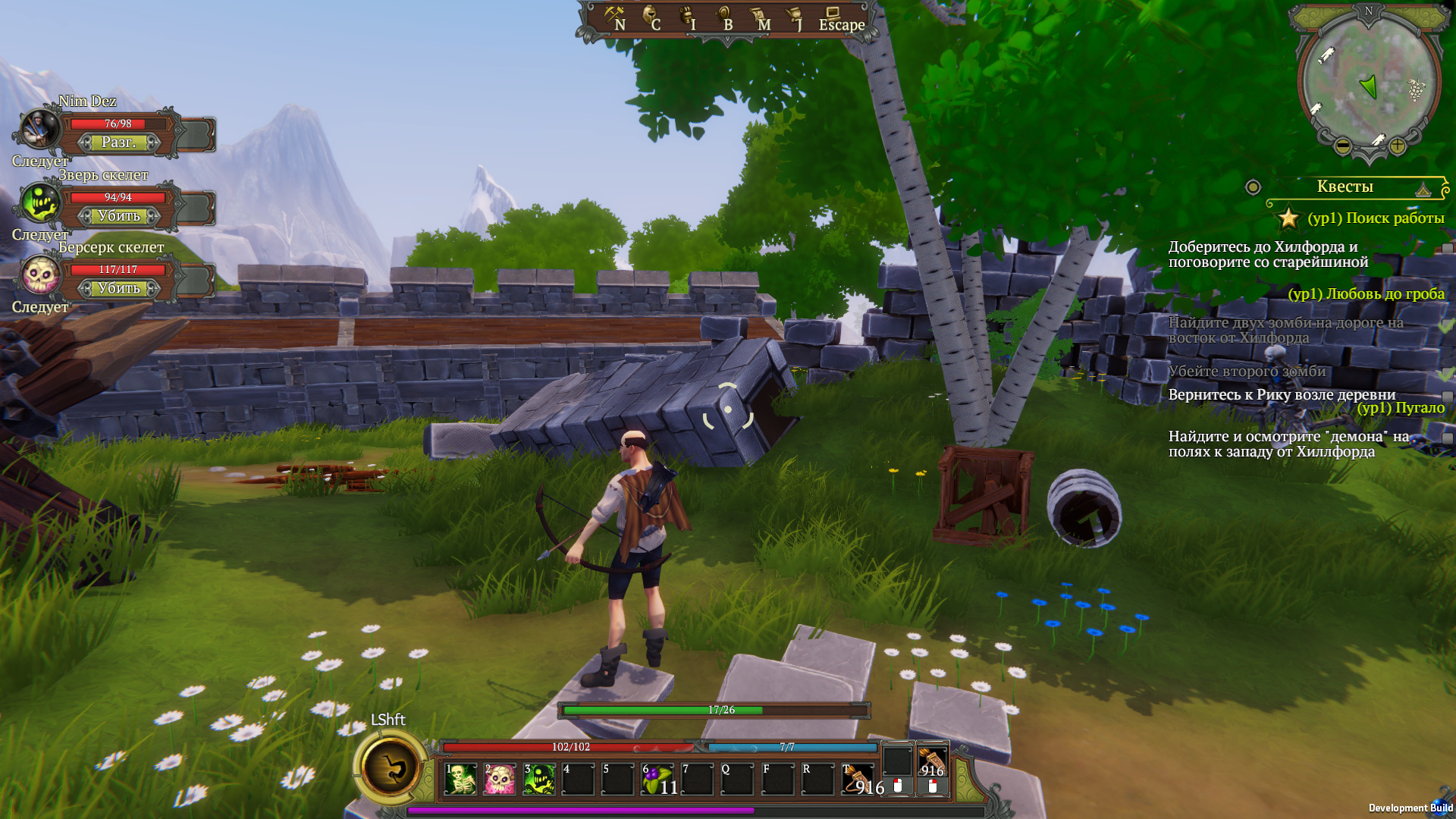Open the crafting menu with crossed hammers icon
This screenshot has height=819, width=1456.
614,17
